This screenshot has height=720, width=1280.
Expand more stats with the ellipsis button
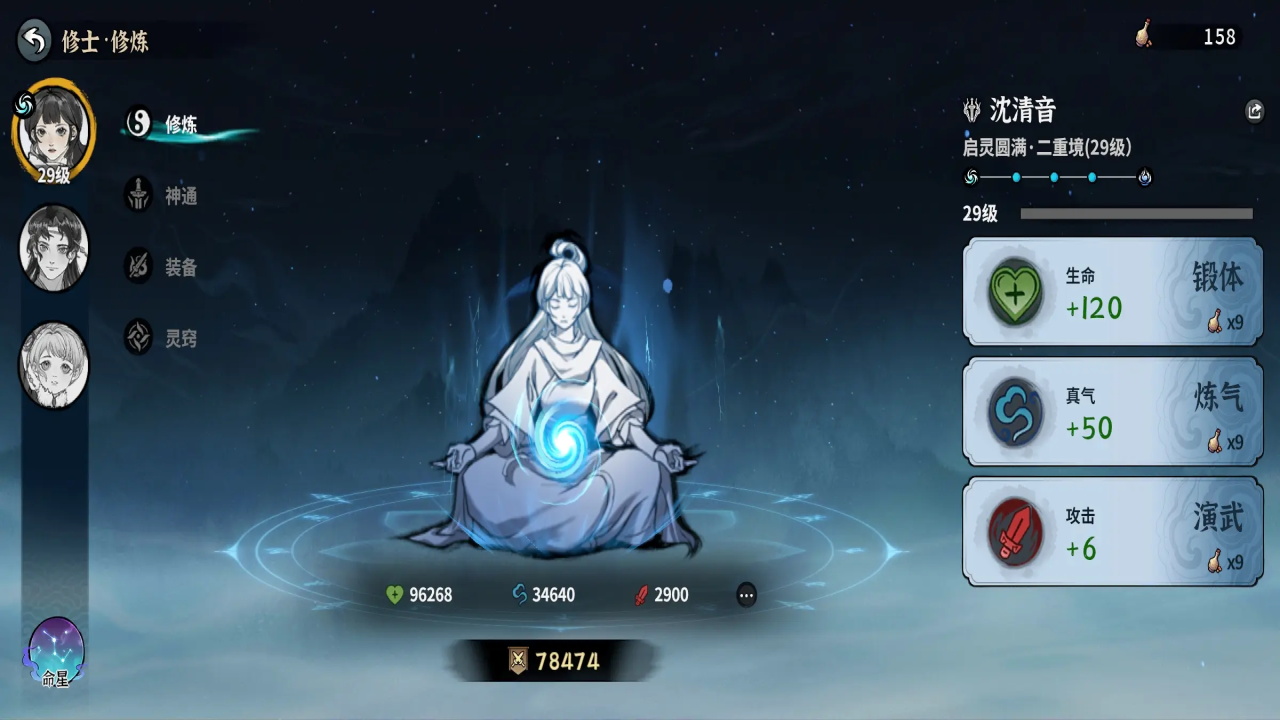click(746, 595)
